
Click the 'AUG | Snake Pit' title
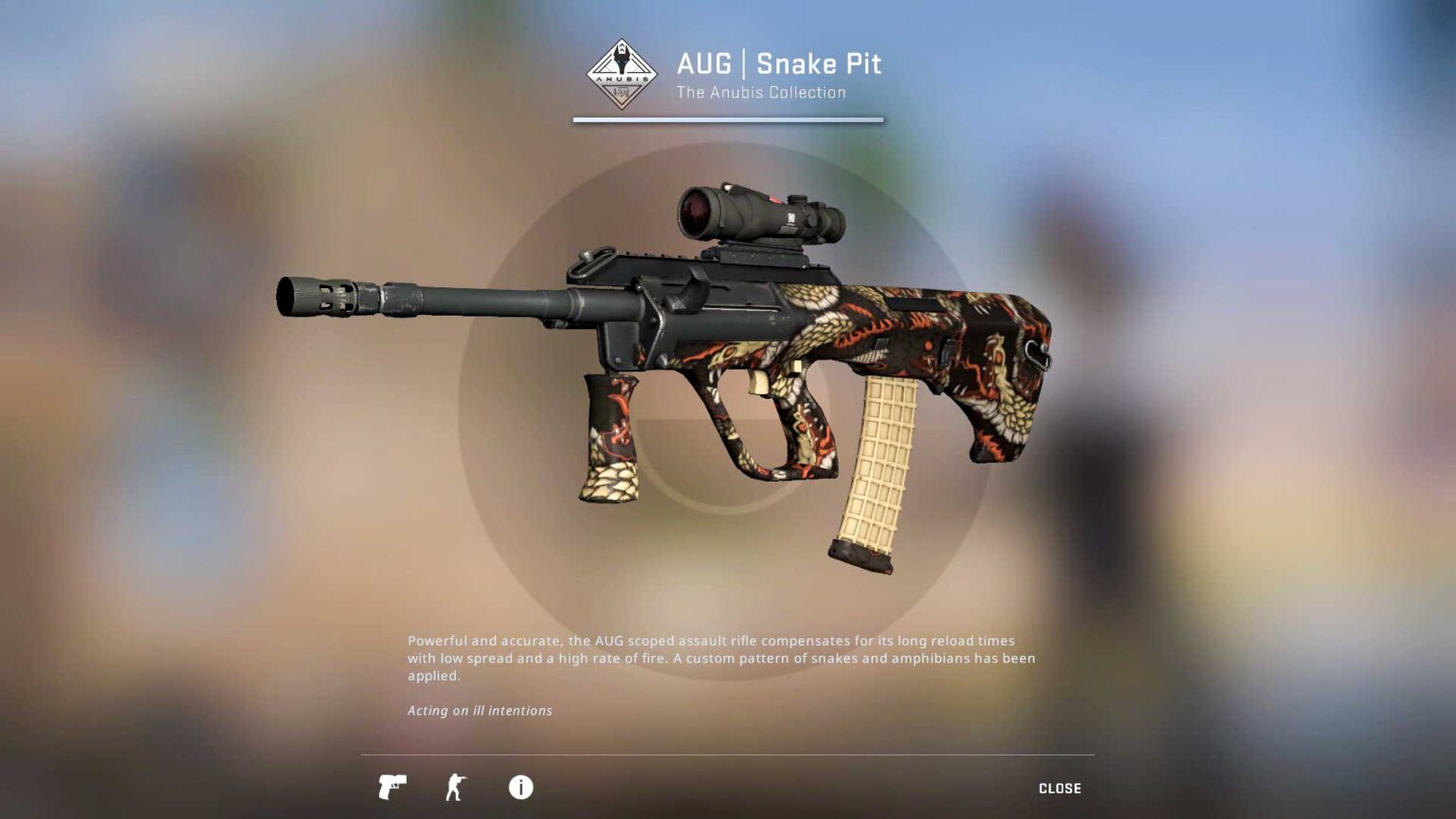(x=779, y=64)
